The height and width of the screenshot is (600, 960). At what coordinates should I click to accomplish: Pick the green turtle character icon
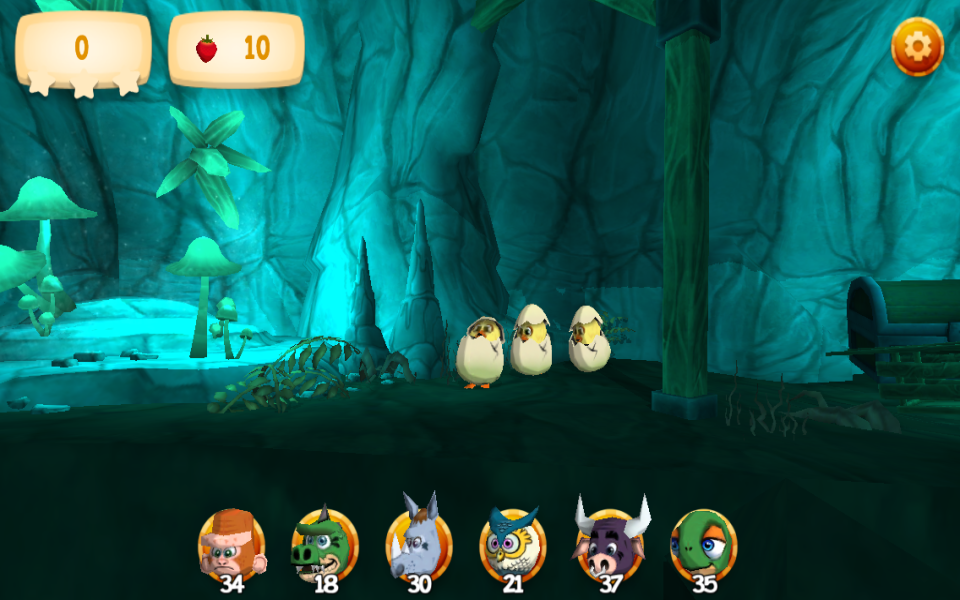click(x=703, y=545)
